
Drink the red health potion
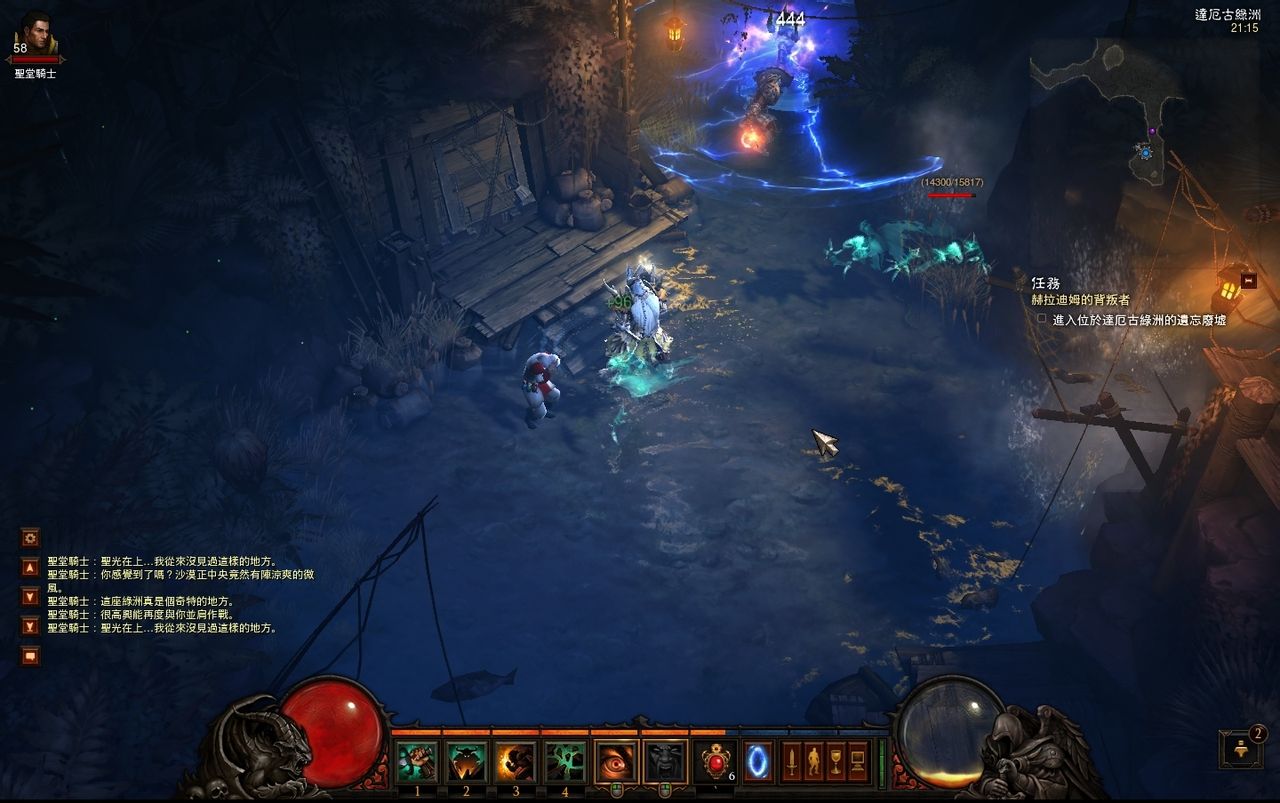click(714, 762)
